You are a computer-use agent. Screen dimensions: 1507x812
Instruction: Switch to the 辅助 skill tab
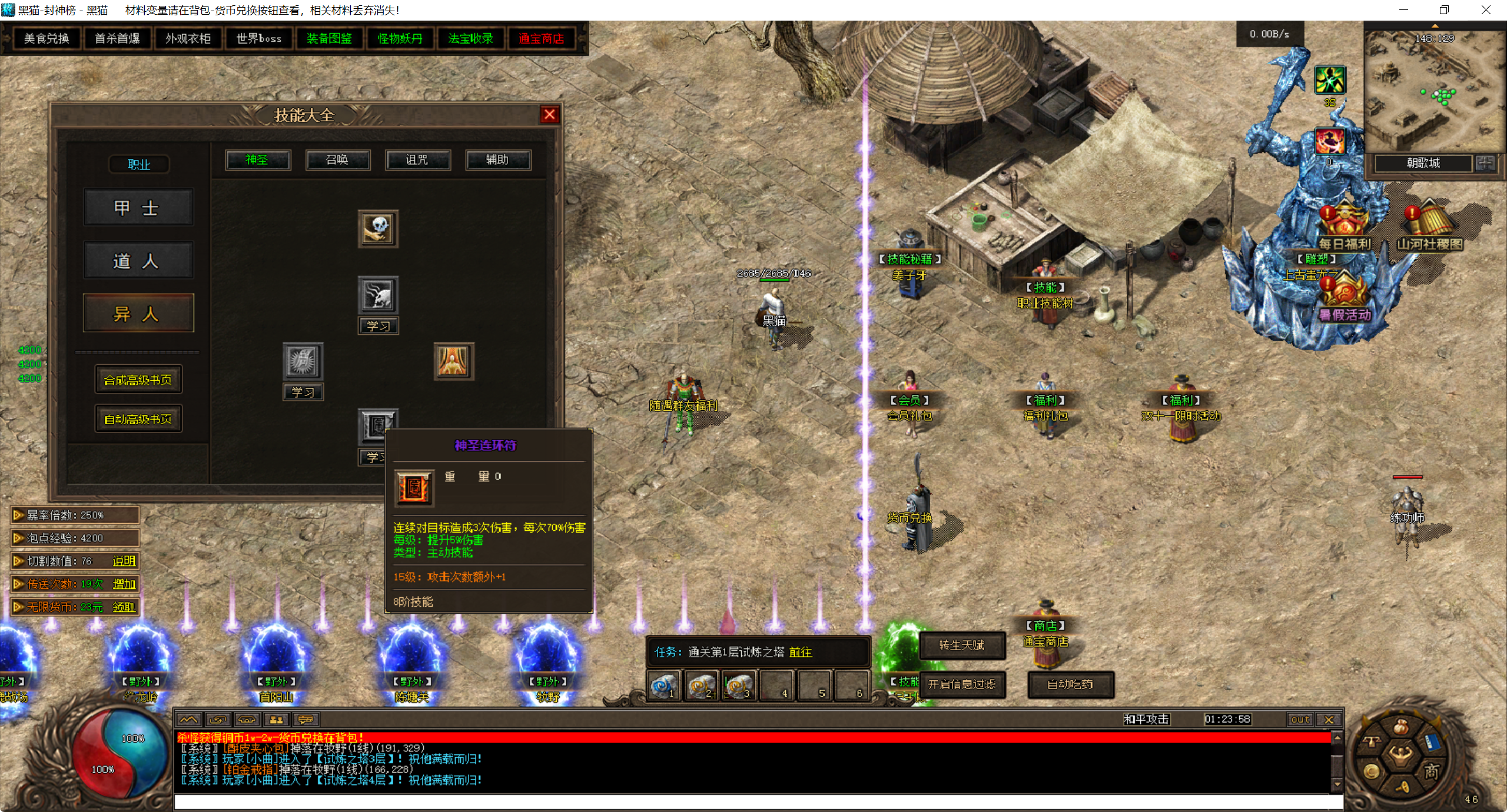coord(497,160)
